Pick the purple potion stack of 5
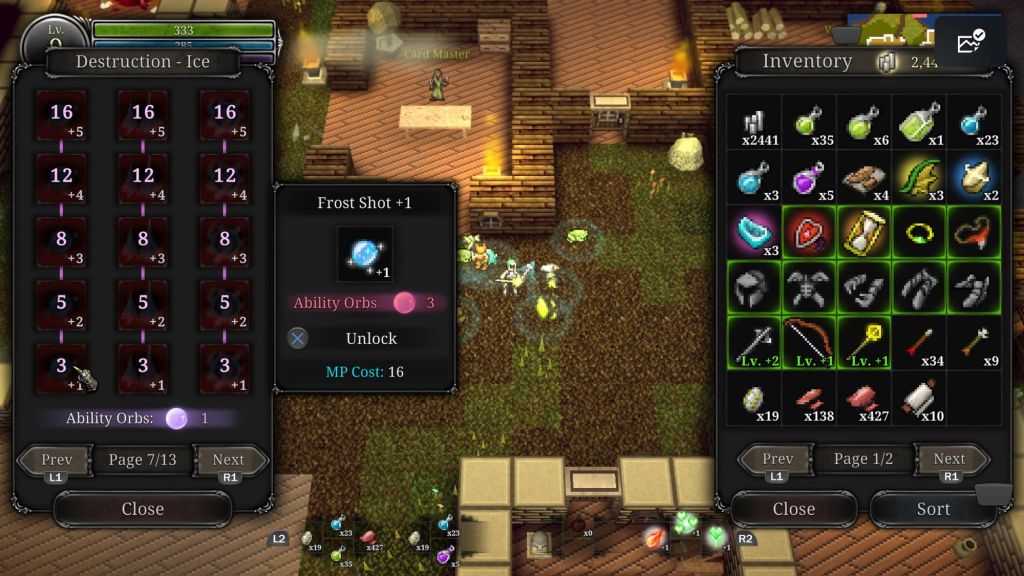The image size is (1024, 576). point(809,178)
